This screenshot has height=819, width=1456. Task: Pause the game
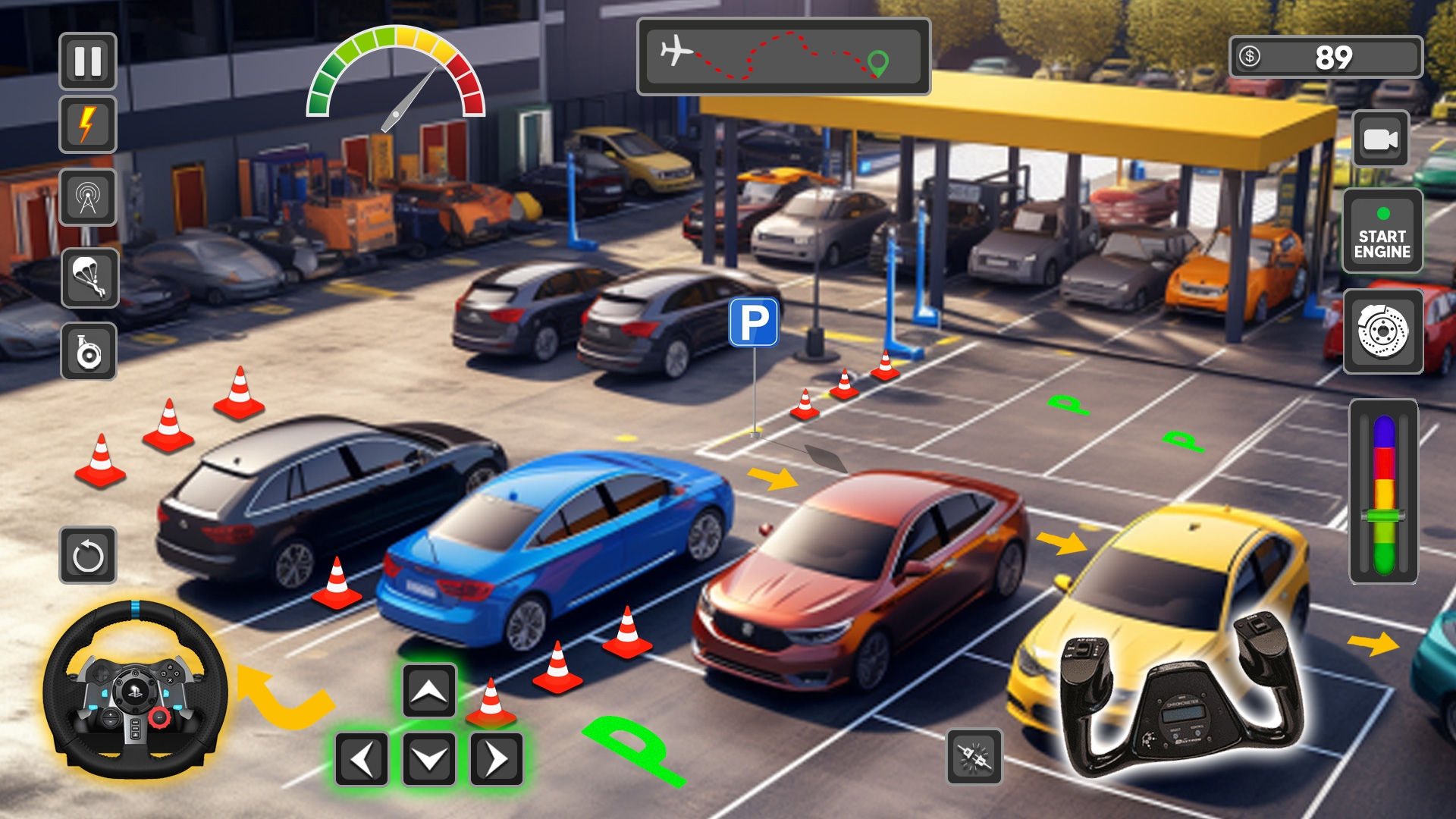click(x=88, y=61)
